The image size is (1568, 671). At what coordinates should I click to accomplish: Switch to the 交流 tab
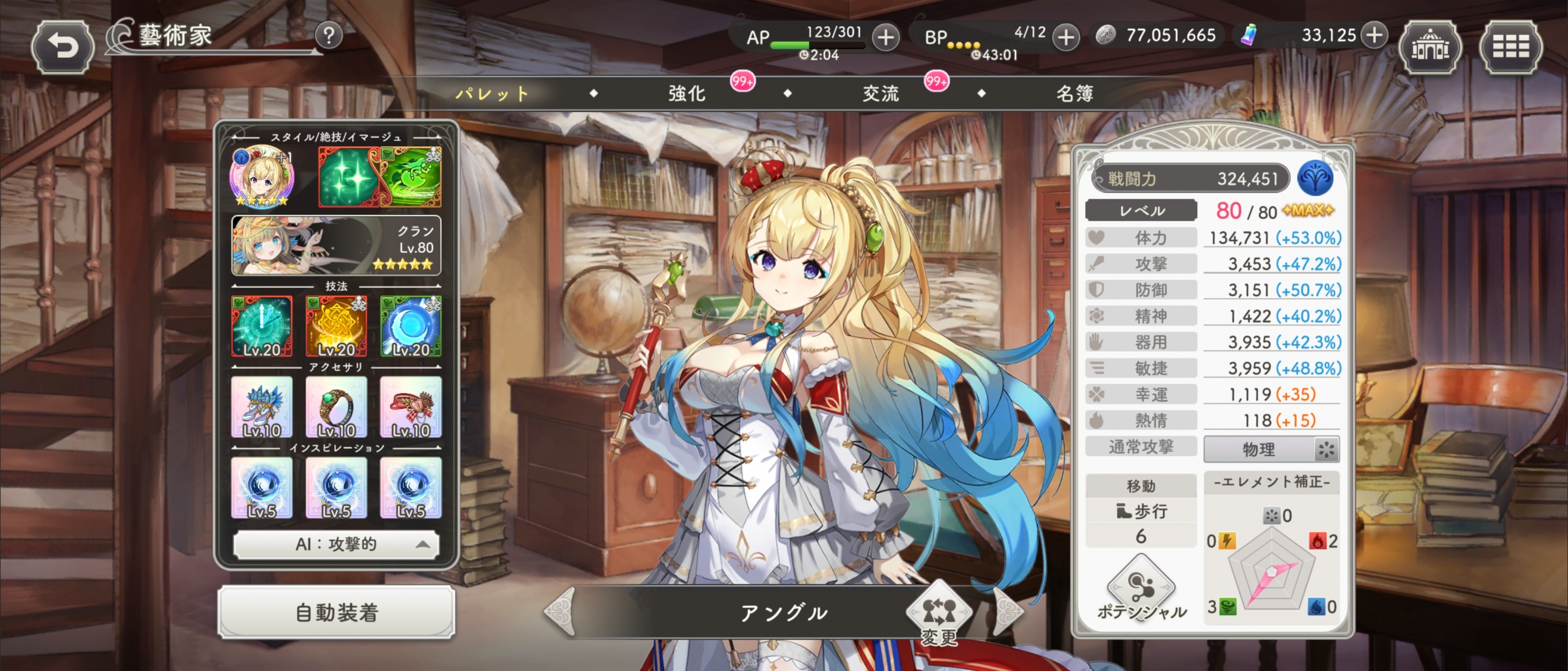880,94
